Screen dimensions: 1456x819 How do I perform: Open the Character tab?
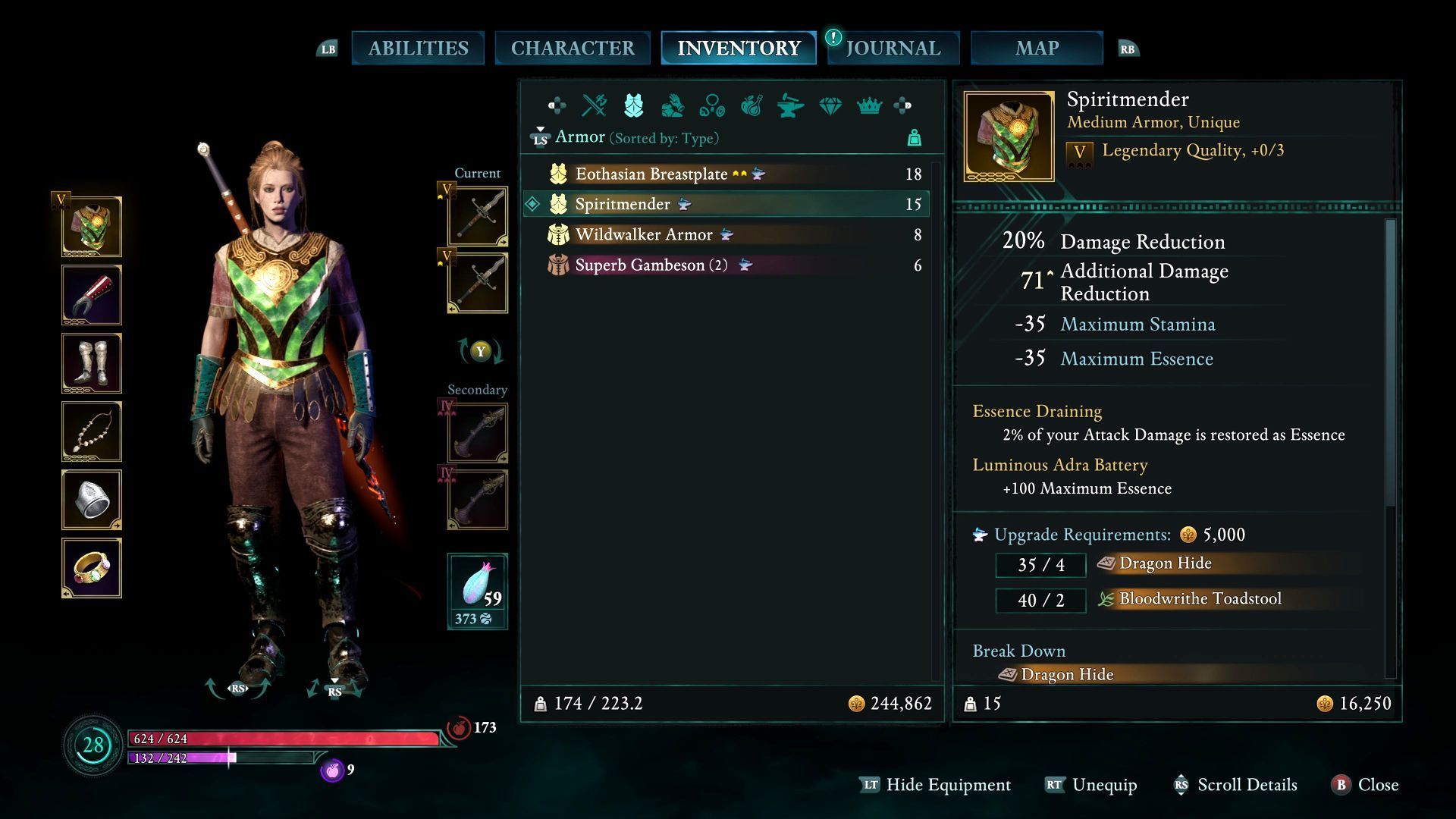[x=573, y=49]
